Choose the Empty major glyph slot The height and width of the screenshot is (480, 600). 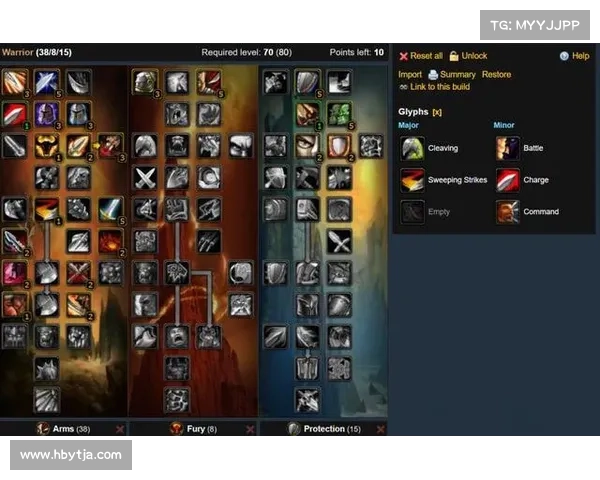coord(439,212)
